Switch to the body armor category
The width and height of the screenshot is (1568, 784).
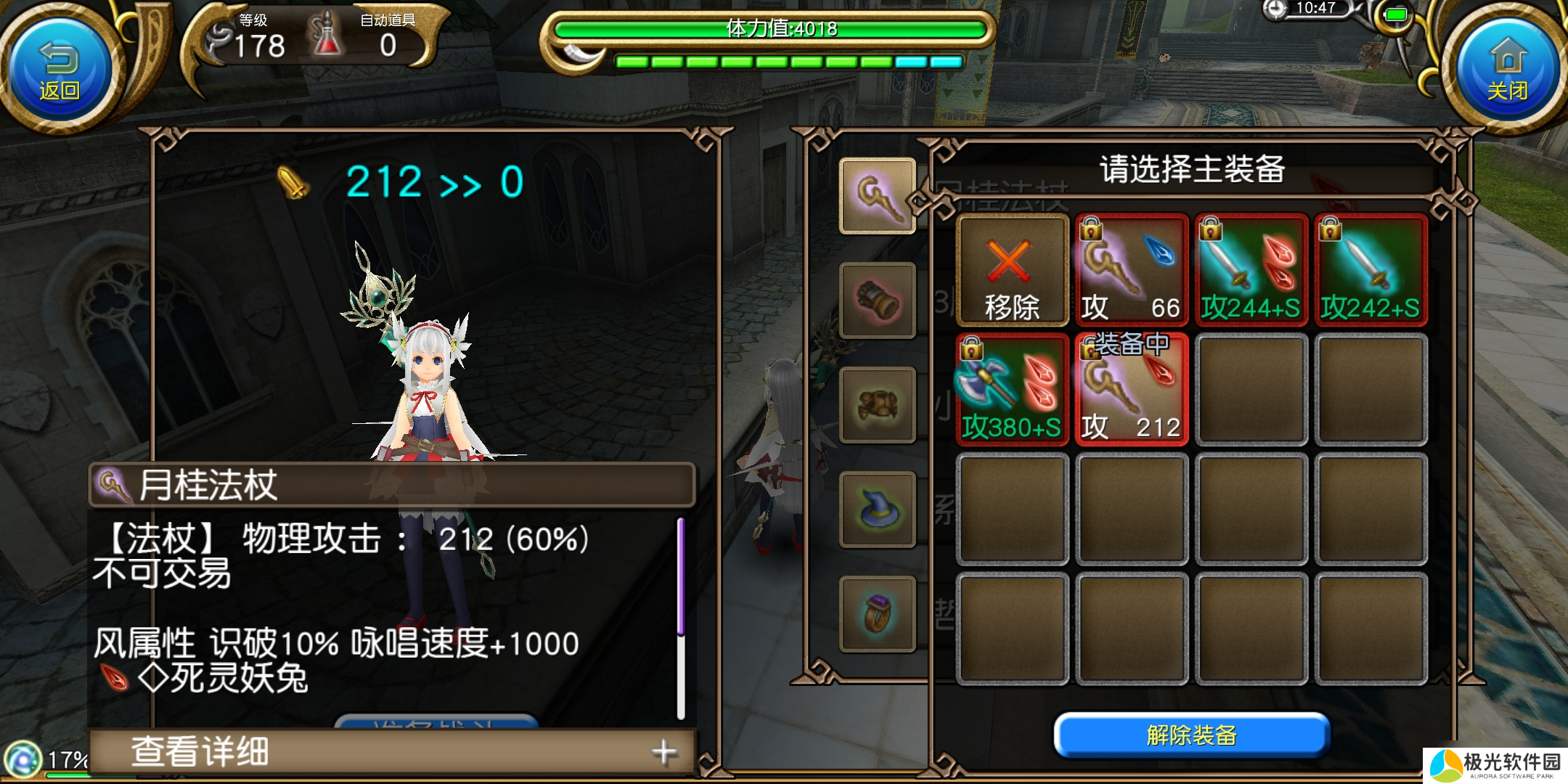coord(877,404)
